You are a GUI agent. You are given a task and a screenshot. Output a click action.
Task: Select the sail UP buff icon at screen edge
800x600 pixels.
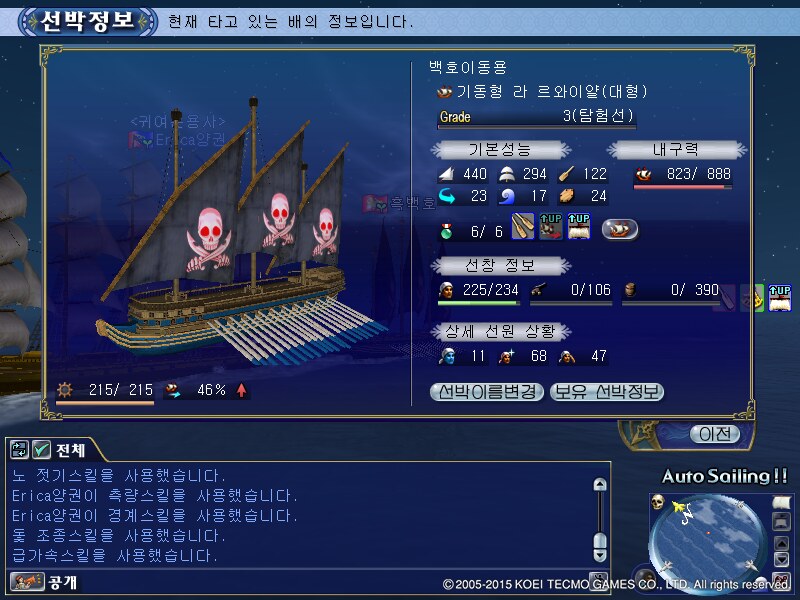(x=780, y=297)
